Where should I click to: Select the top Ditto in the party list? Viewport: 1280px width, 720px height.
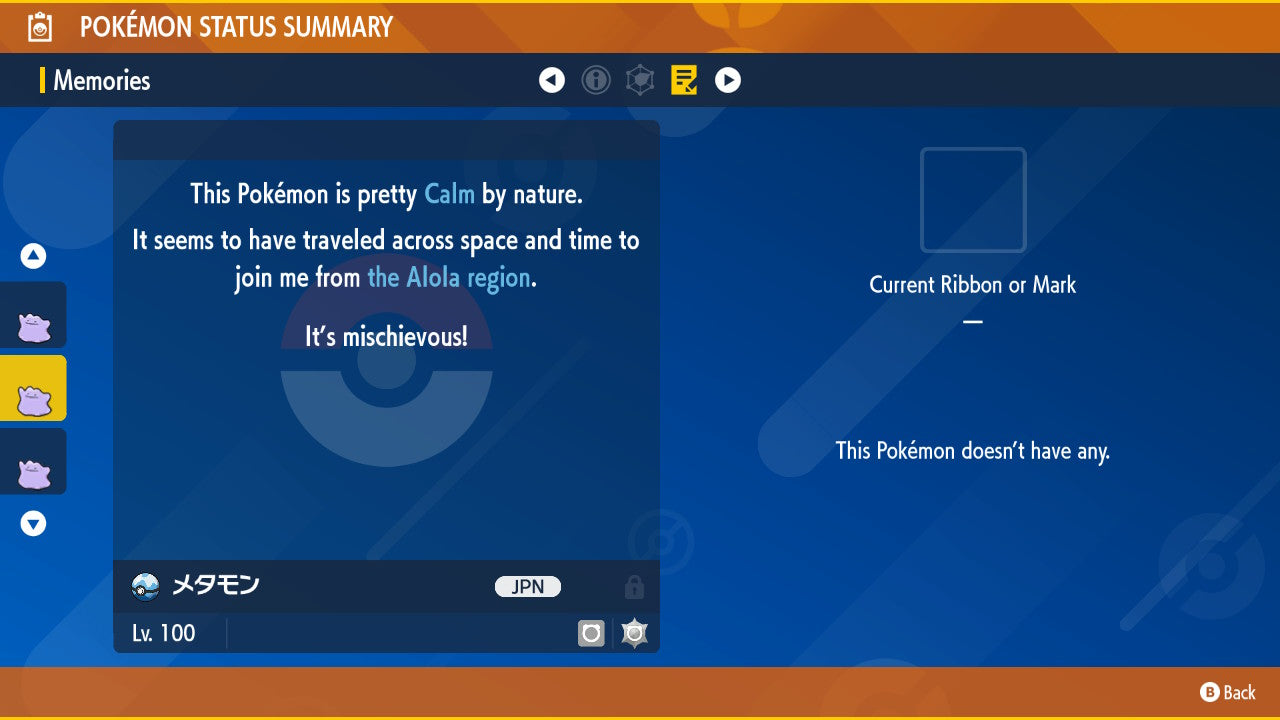coord(32,314)
